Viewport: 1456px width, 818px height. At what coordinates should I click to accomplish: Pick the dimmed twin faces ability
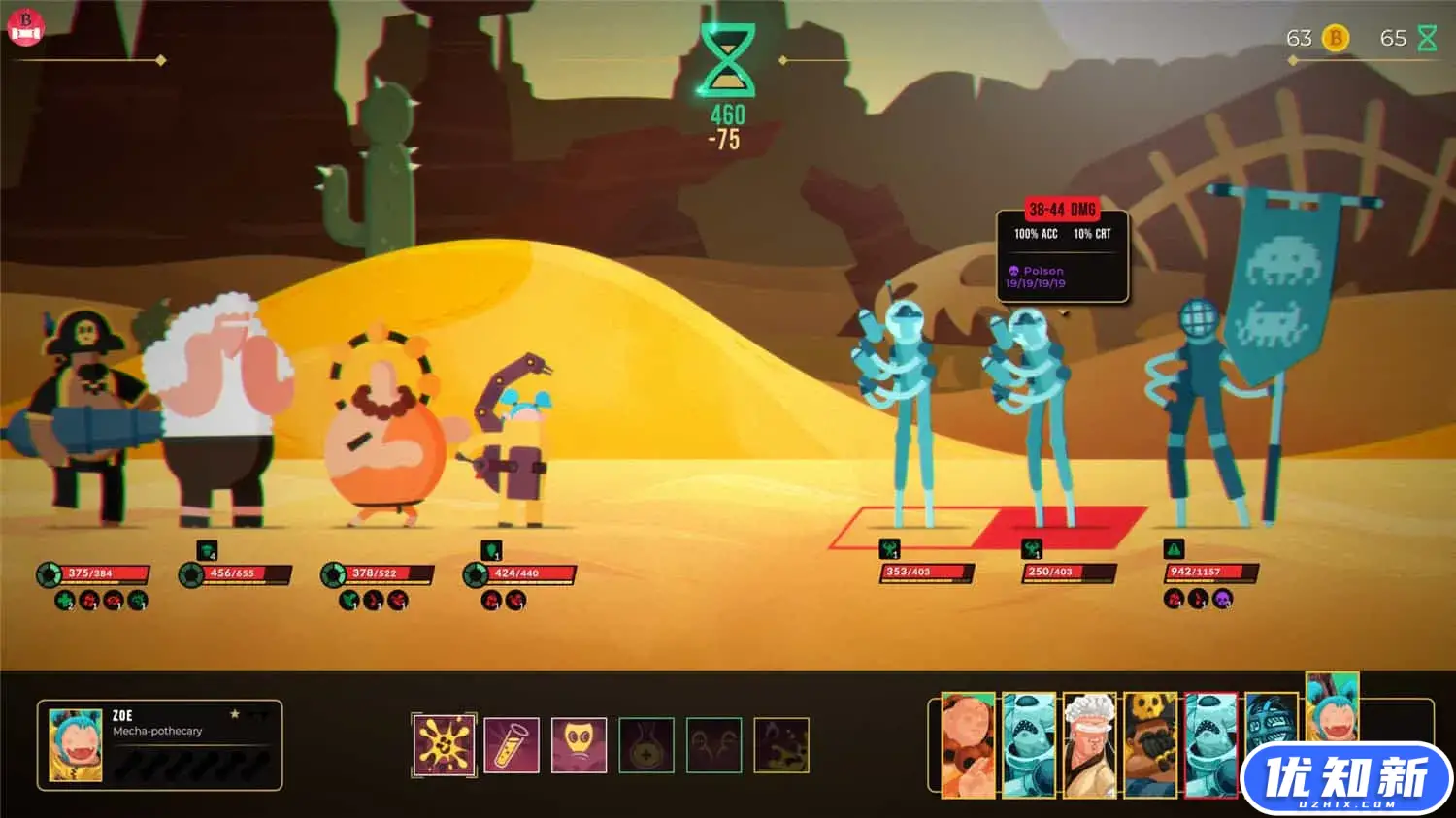tap(713, 745)
